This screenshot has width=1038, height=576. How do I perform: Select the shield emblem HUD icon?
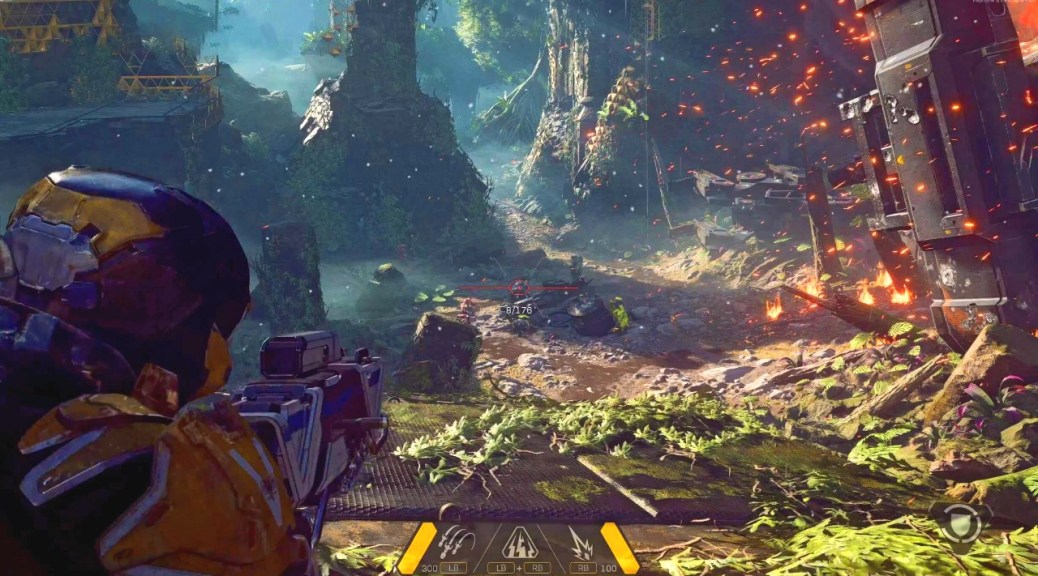click(961, 521)
